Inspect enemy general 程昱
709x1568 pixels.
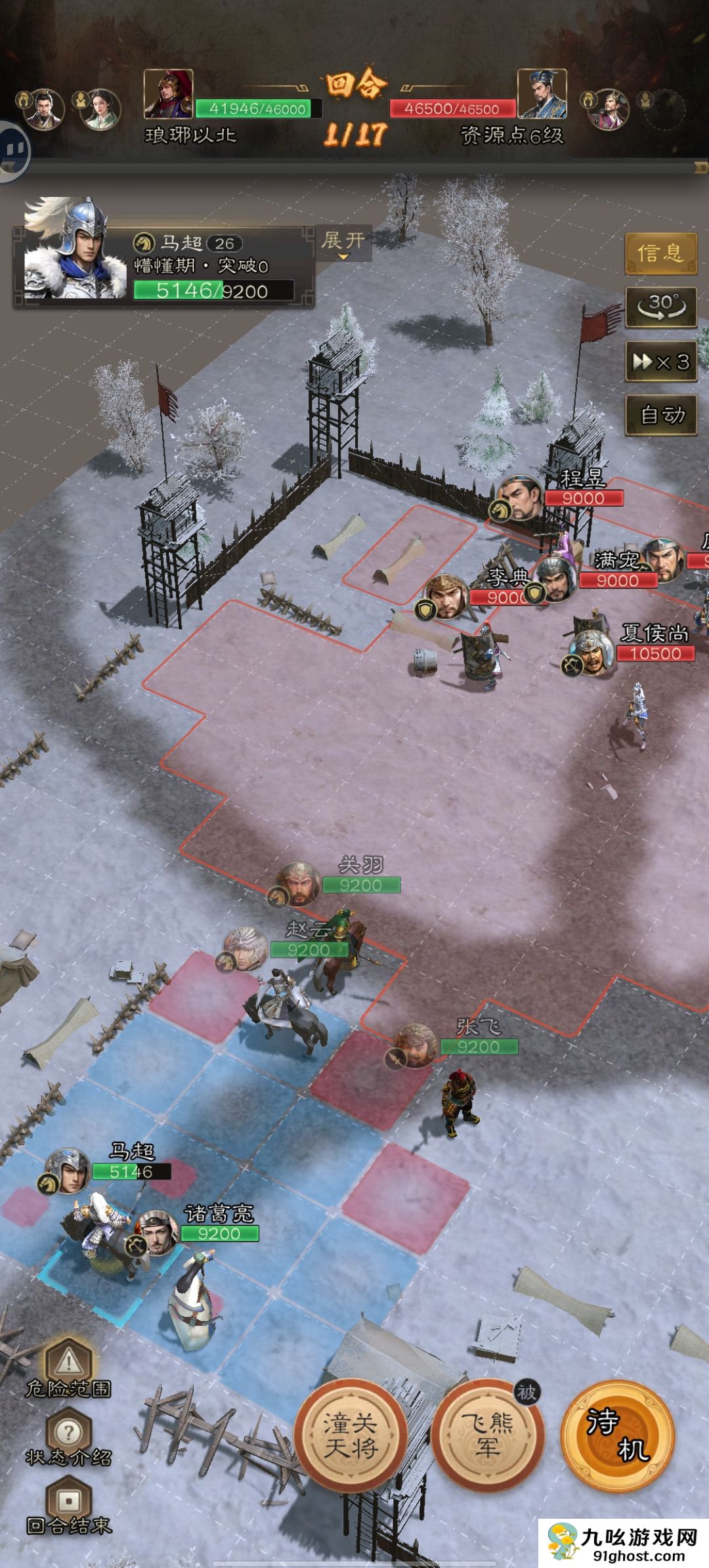click(521, 498)
